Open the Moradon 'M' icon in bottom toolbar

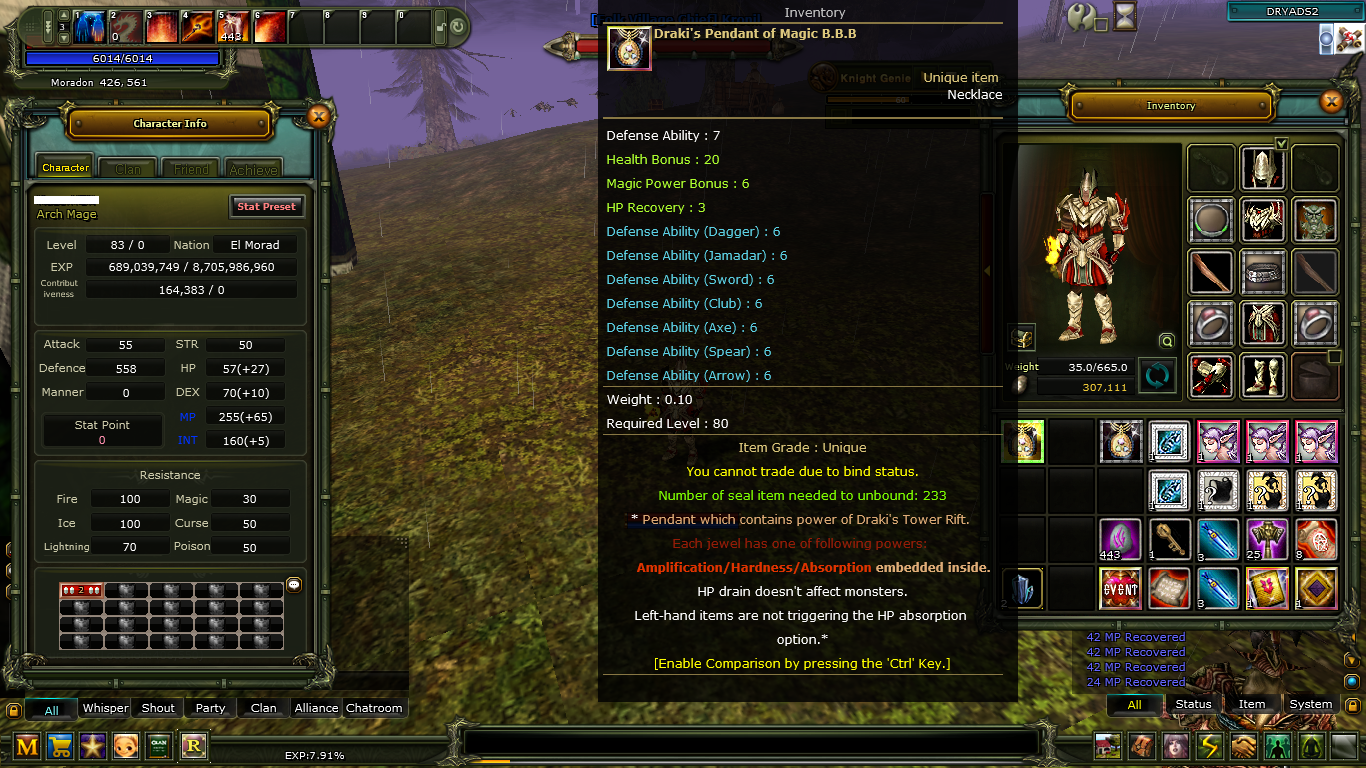point(27,746)
